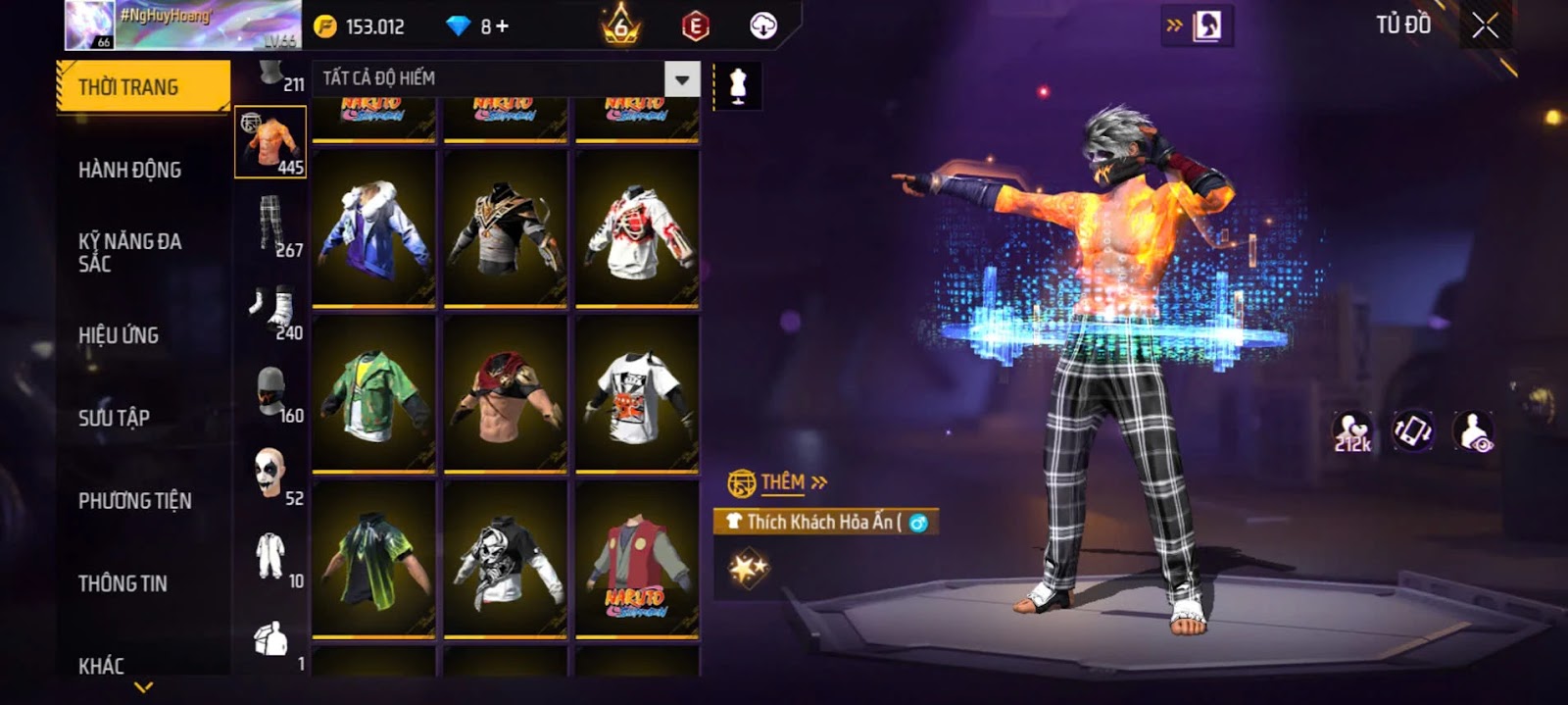Equip the red Naruto vest item
Screen dimensions: 1568x705
click(x=637, y=559)
